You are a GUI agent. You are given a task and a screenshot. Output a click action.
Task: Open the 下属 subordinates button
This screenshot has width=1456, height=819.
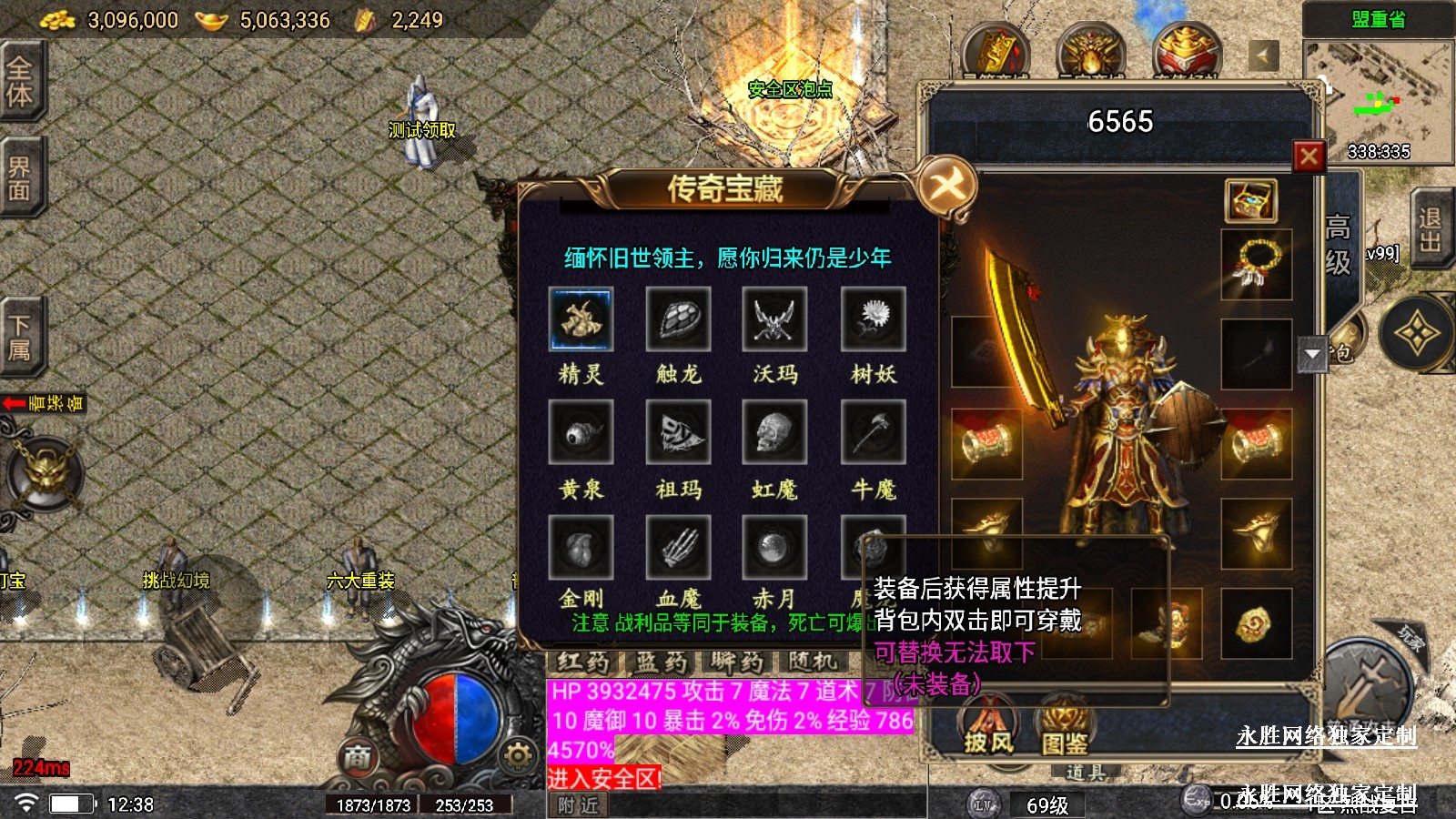point(20,338)
